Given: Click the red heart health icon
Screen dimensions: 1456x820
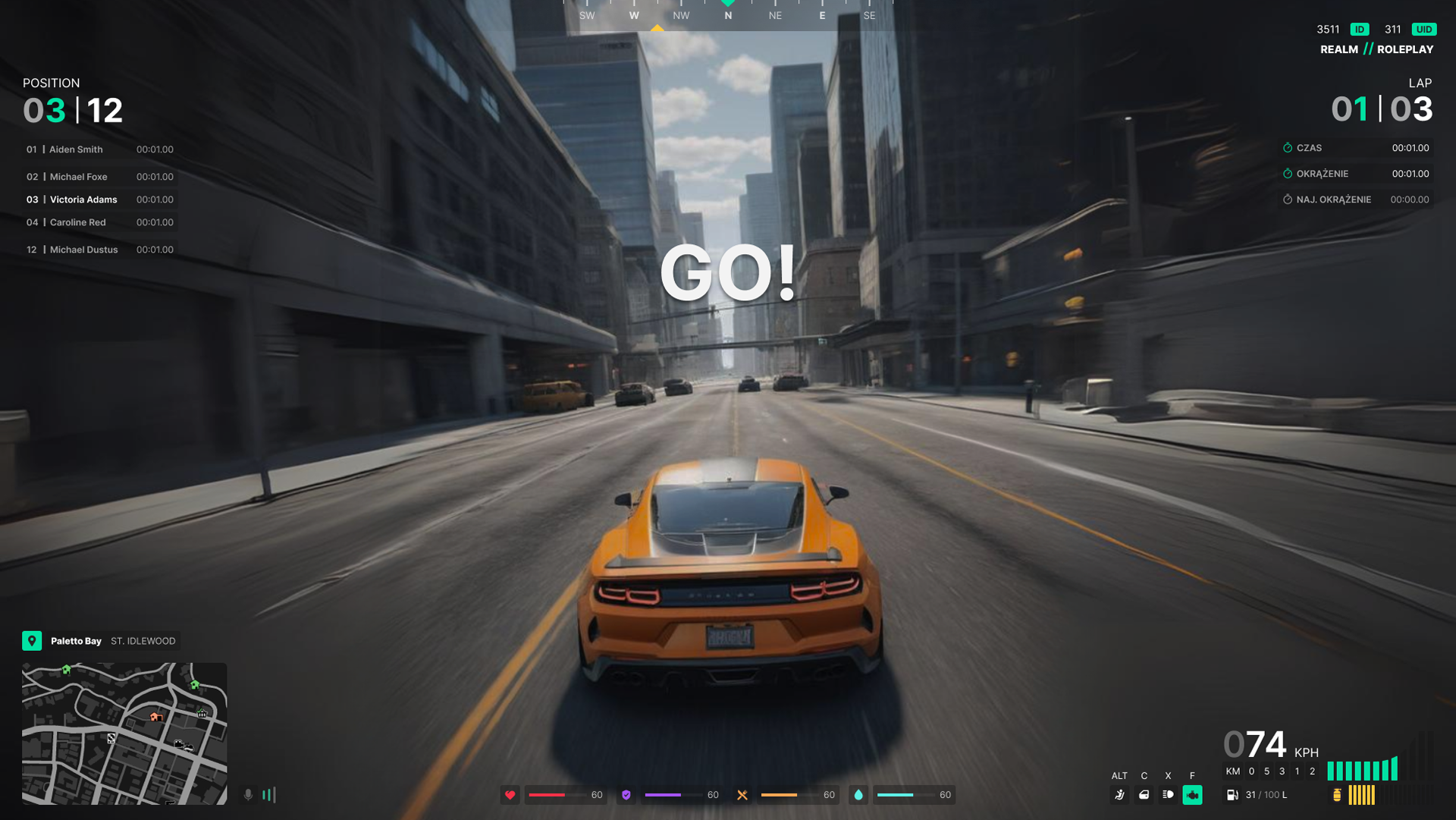Looking at the screenshot, I should point(510,795).
